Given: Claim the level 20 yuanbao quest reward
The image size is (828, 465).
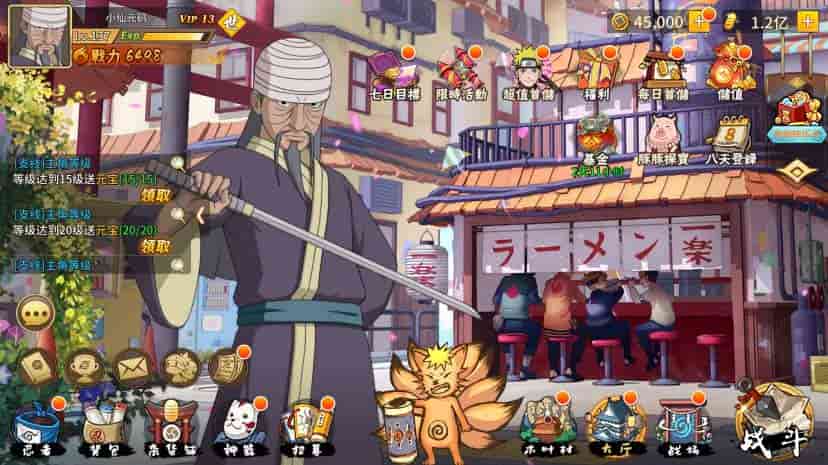Looking at the screenshot, I should pyautogui.click(x=155, y=245).
